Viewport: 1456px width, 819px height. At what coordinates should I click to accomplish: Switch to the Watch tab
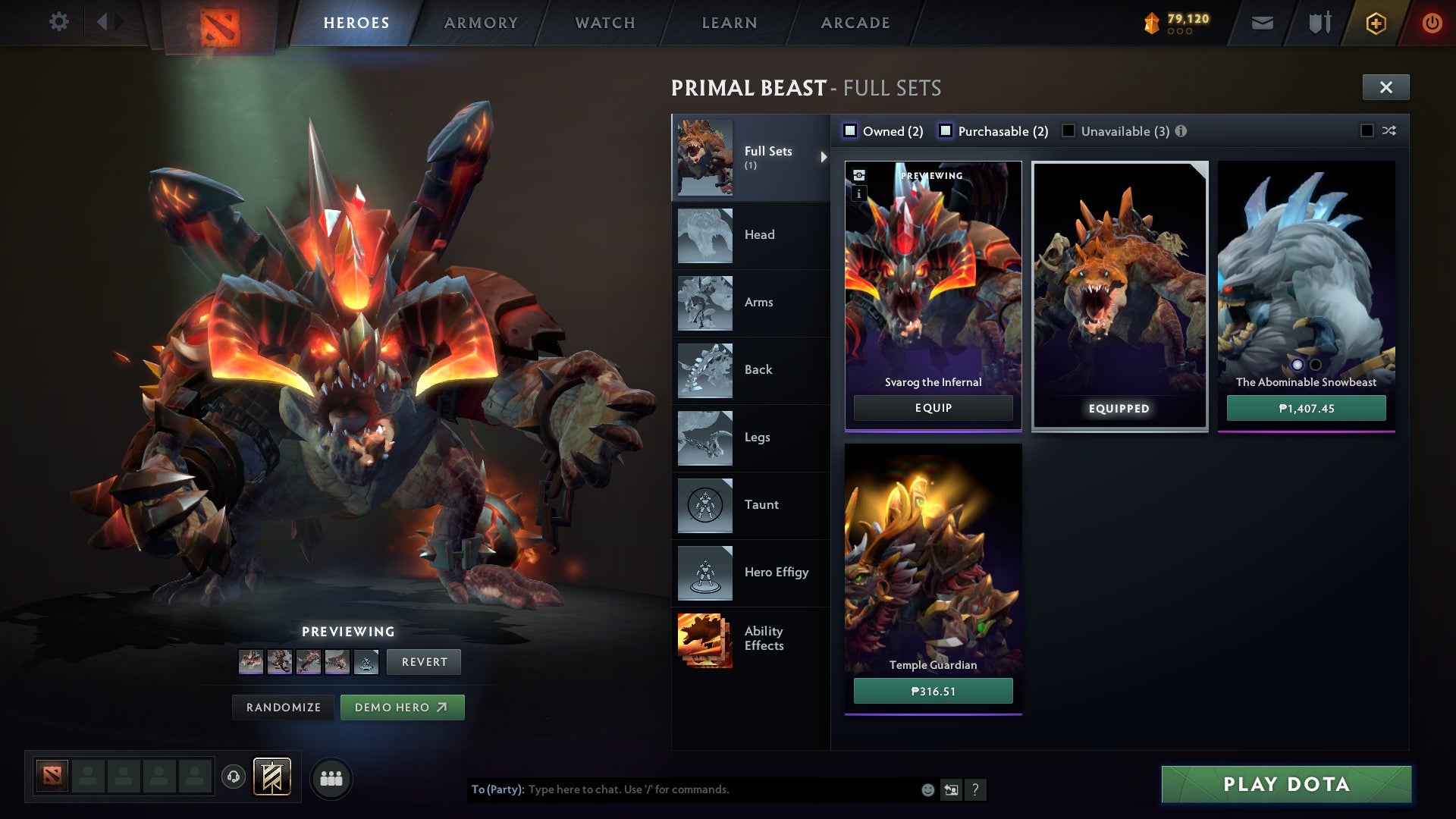[x=604, y=23]
